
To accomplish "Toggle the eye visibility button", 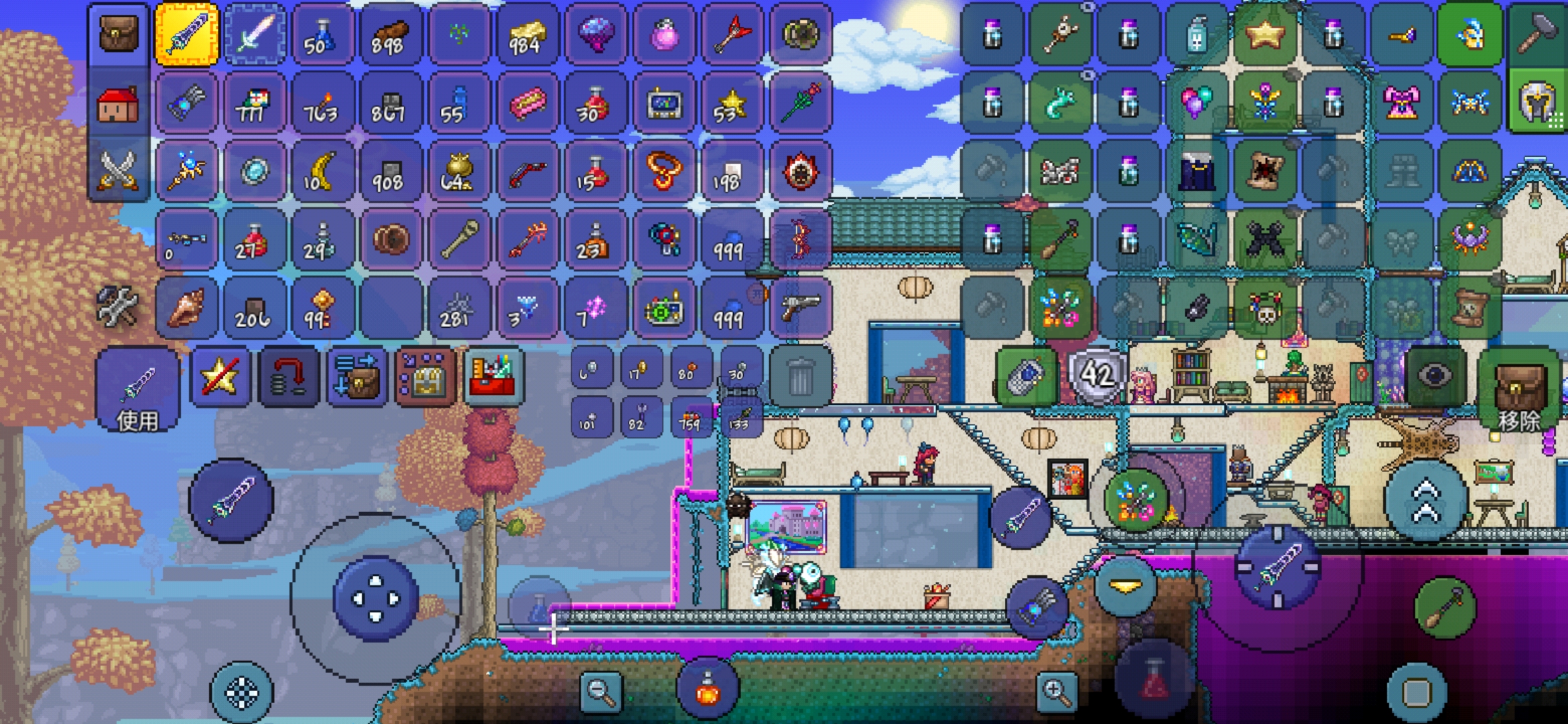I will [1435, 377].
